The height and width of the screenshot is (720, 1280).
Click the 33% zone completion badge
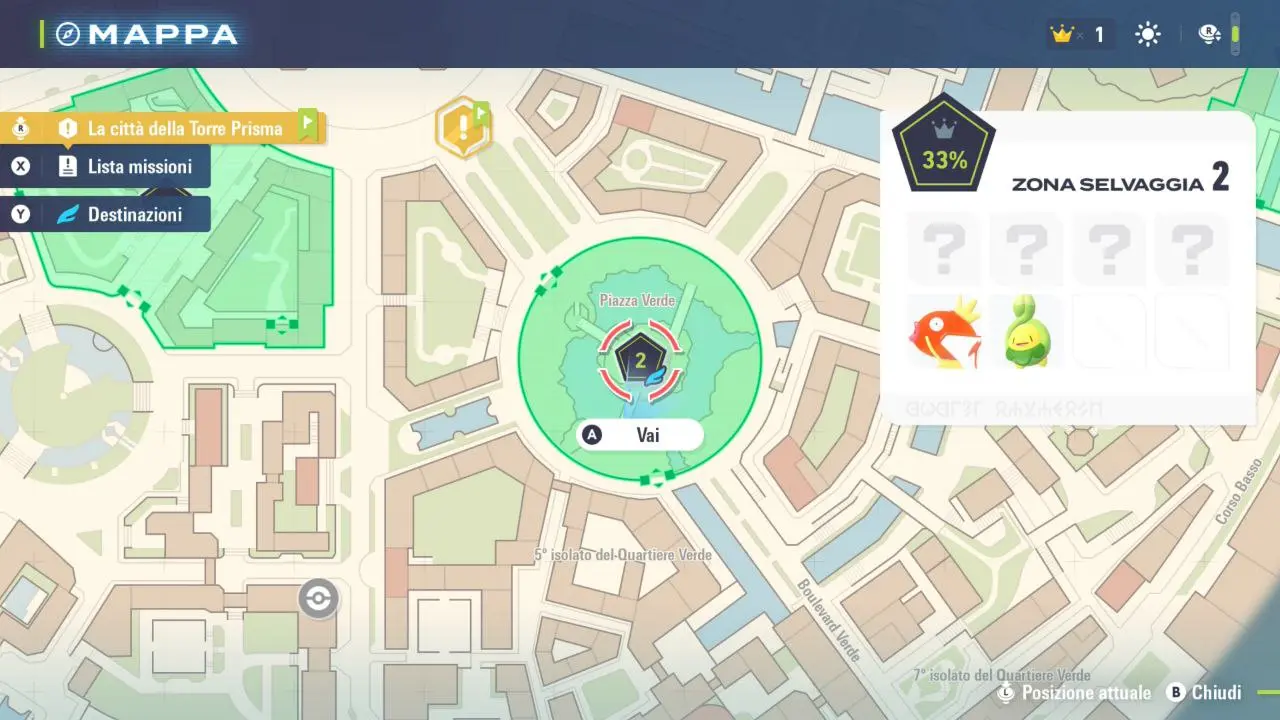[x=944, y=144]
